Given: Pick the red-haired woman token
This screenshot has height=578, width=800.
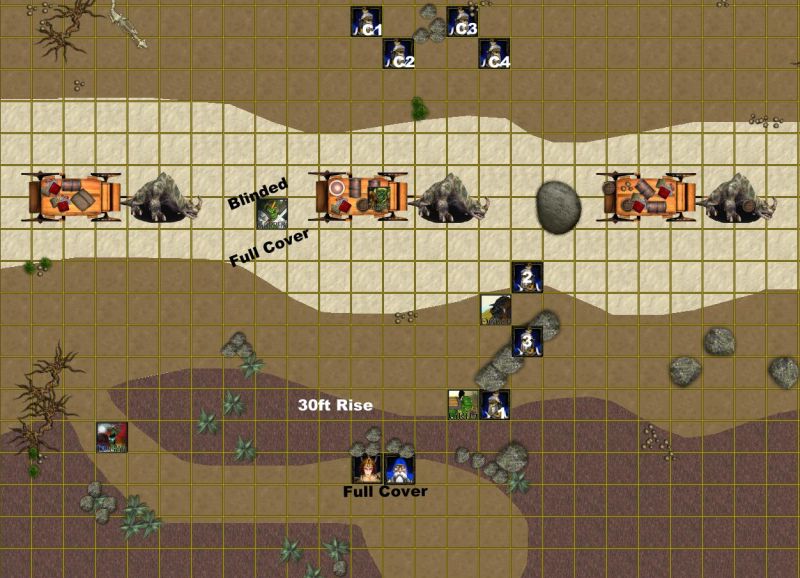Looking at the screenshot, I should 367,469.
